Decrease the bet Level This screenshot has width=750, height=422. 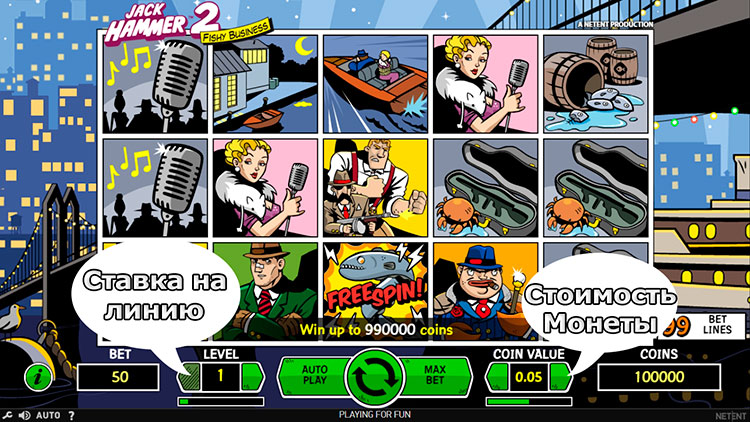190,377
